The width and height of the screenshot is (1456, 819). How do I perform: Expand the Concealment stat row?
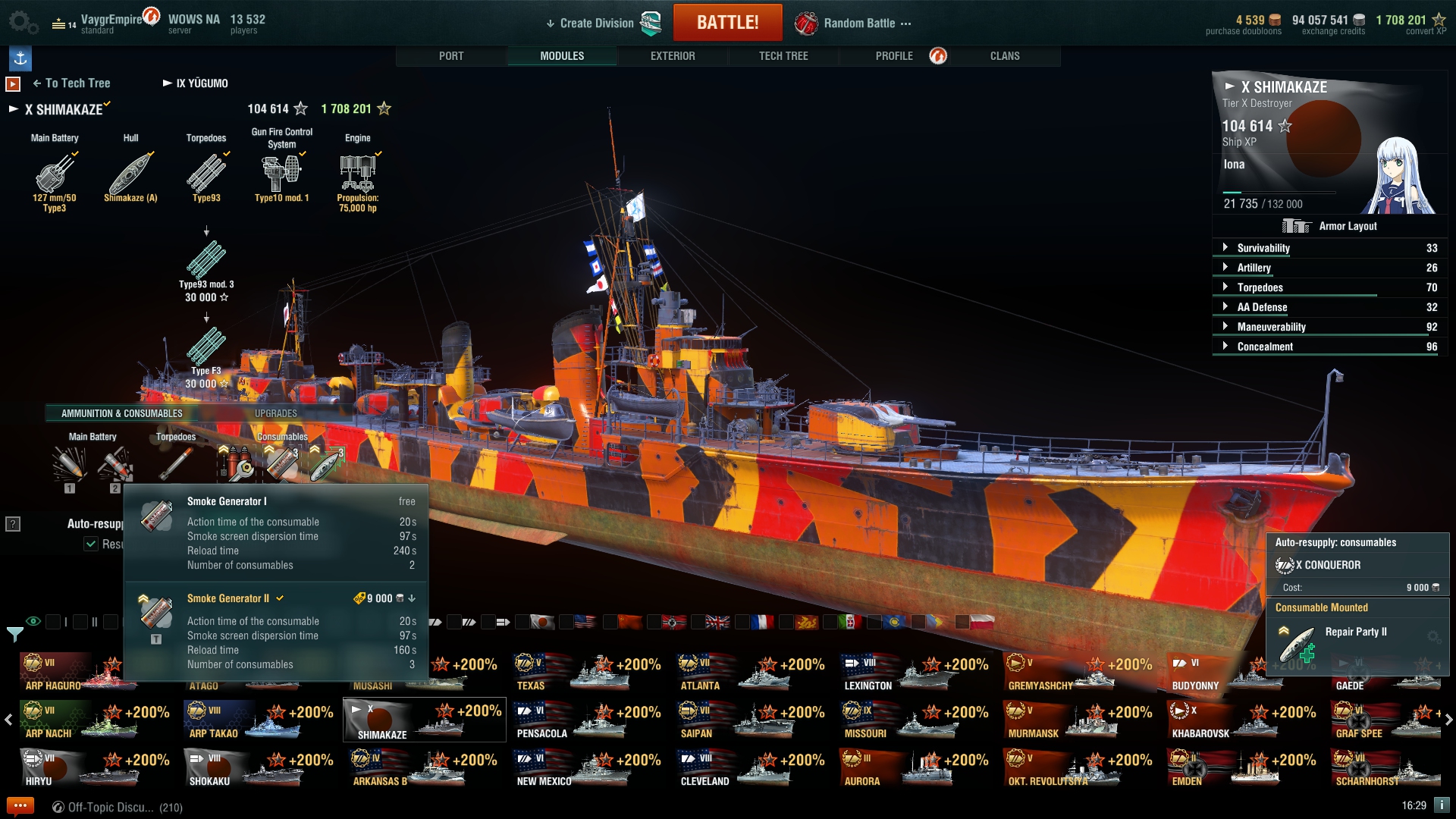click(1265, 347)
